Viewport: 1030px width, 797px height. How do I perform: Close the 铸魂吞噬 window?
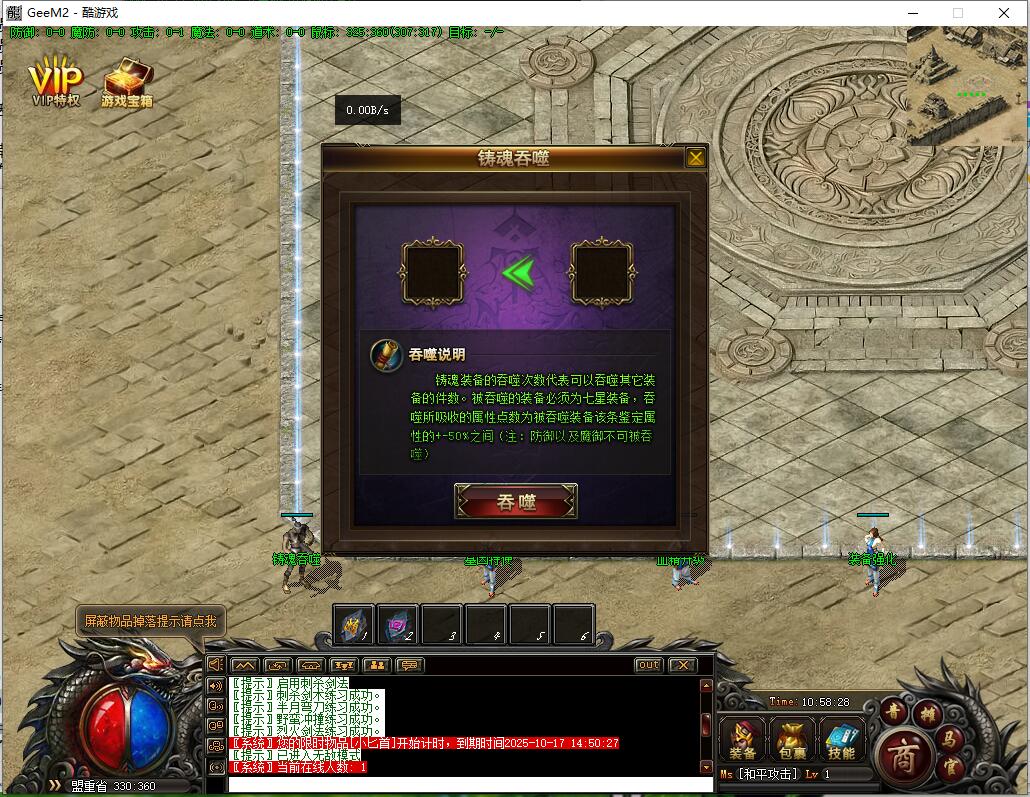tap(696, 157)
